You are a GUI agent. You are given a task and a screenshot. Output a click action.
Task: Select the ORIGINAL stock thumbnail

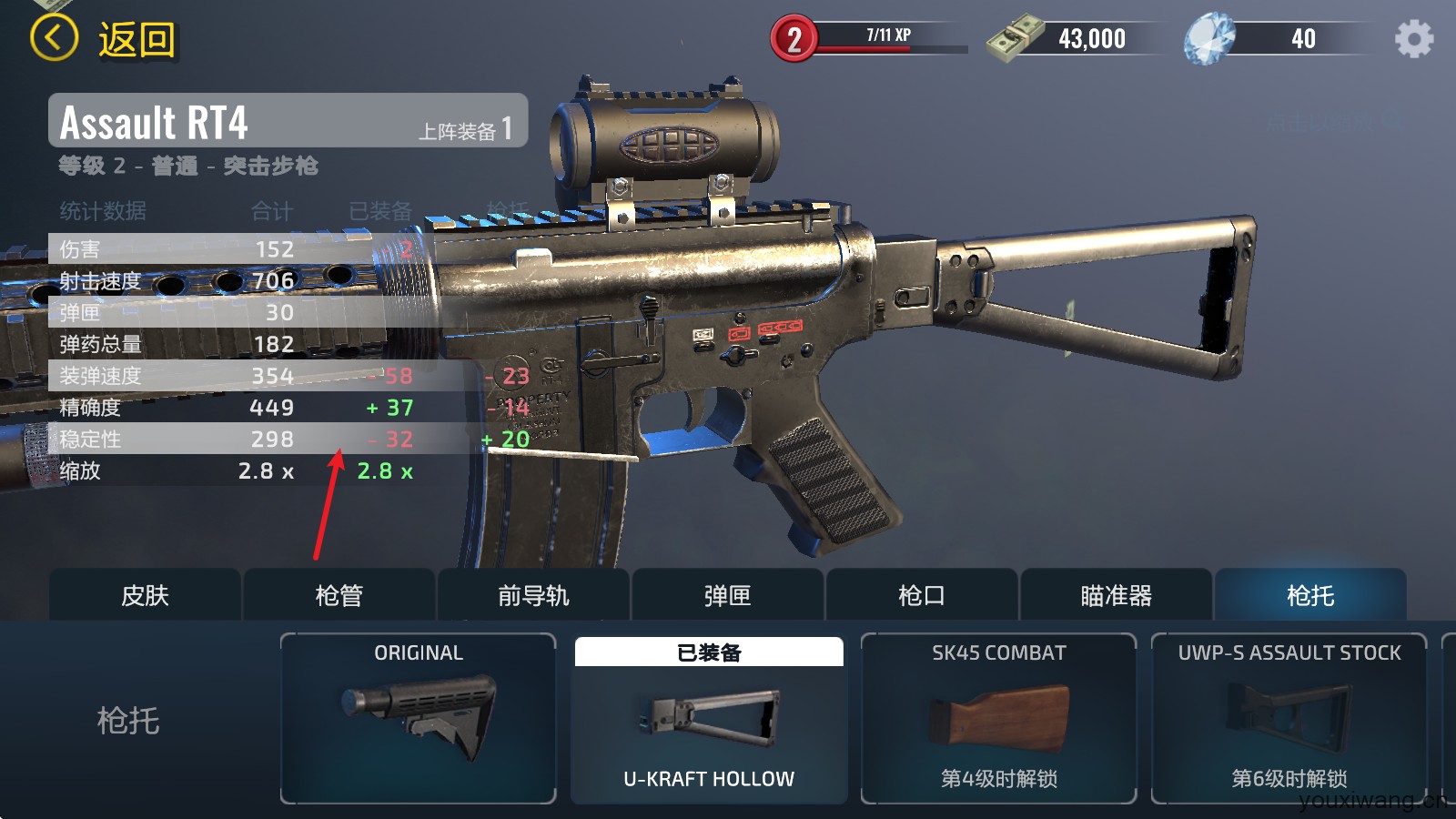[x=418, y=717]
